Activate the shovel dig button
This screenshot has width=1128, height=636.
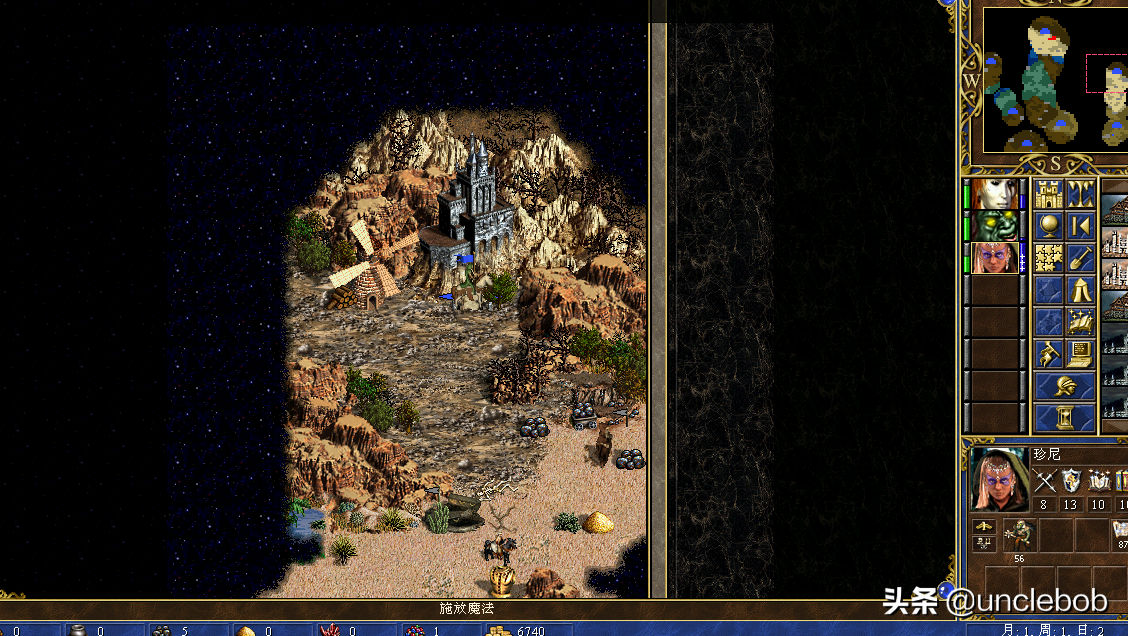click(1080, 258)
